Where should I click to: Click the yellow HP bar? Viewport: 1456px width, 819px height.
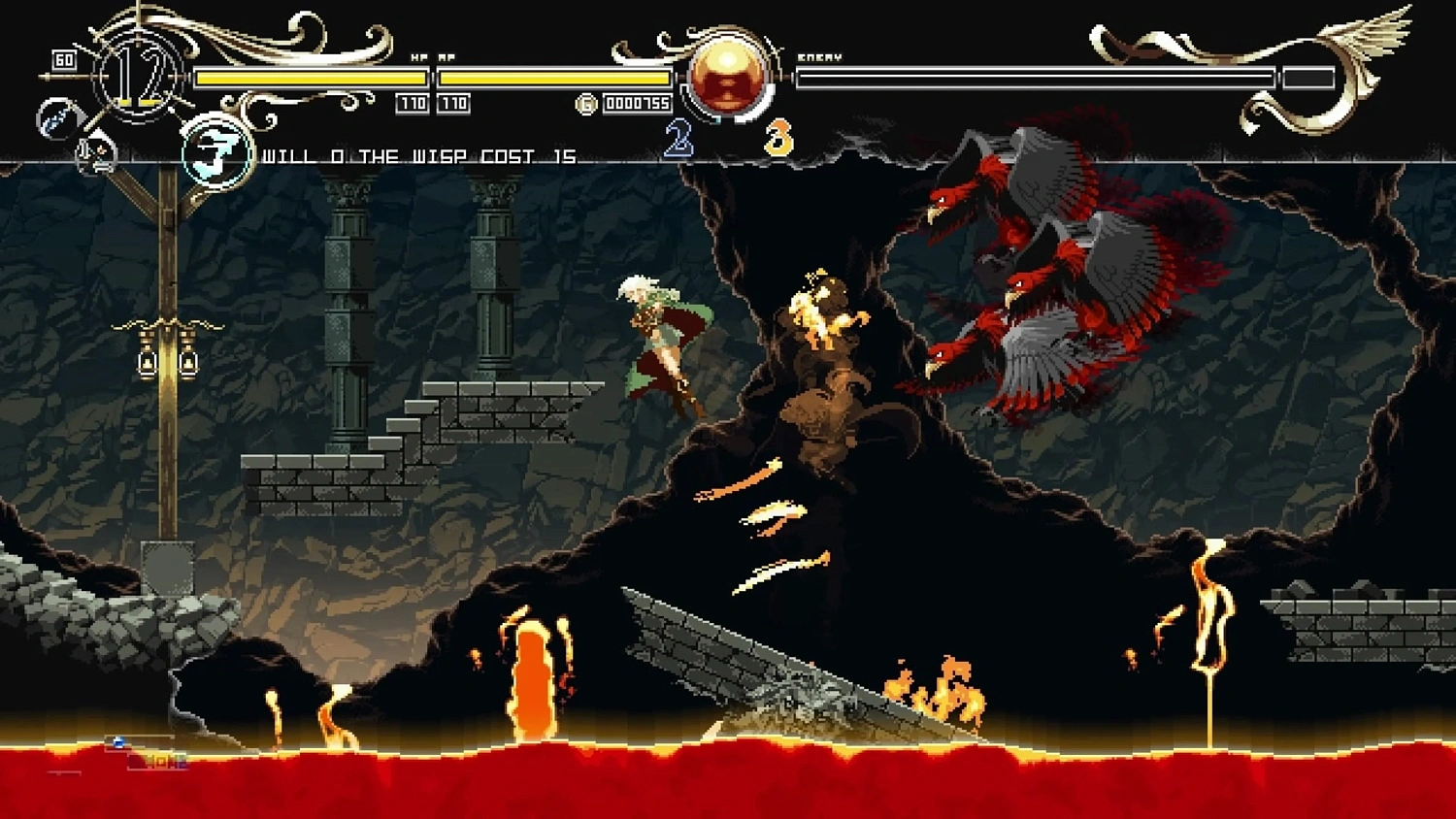311,75
